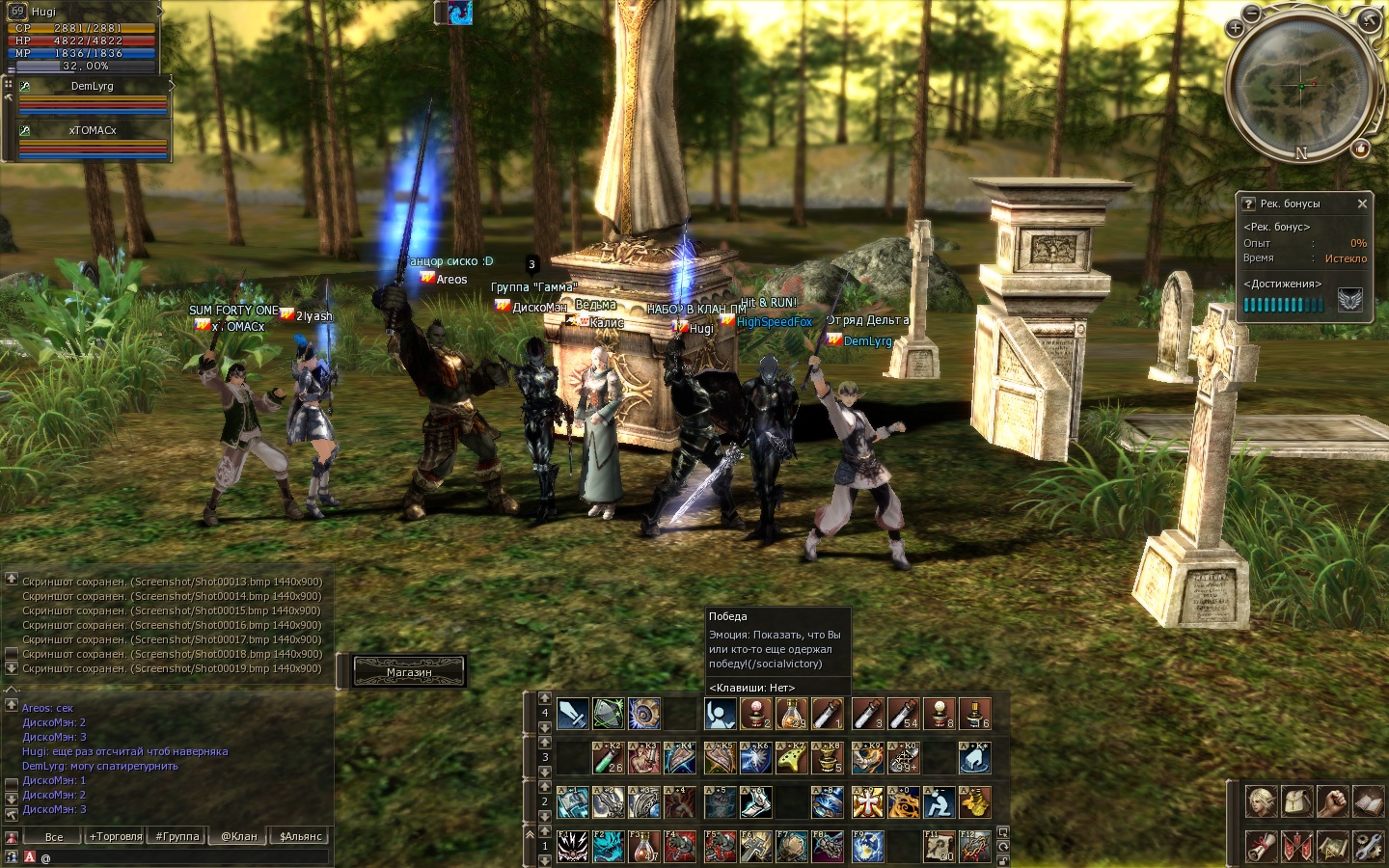The image size is (1389, 868).
Task: Click the minimap
Action: point(1302,85)
